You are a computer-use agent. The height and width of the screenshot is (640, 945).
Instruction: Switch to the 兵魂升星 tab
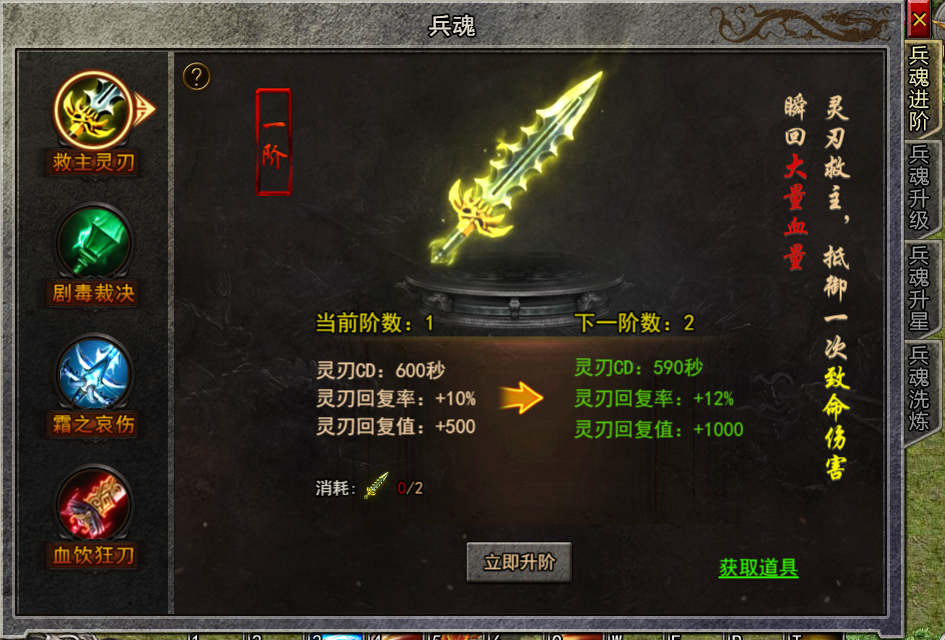tap(919, 288)
